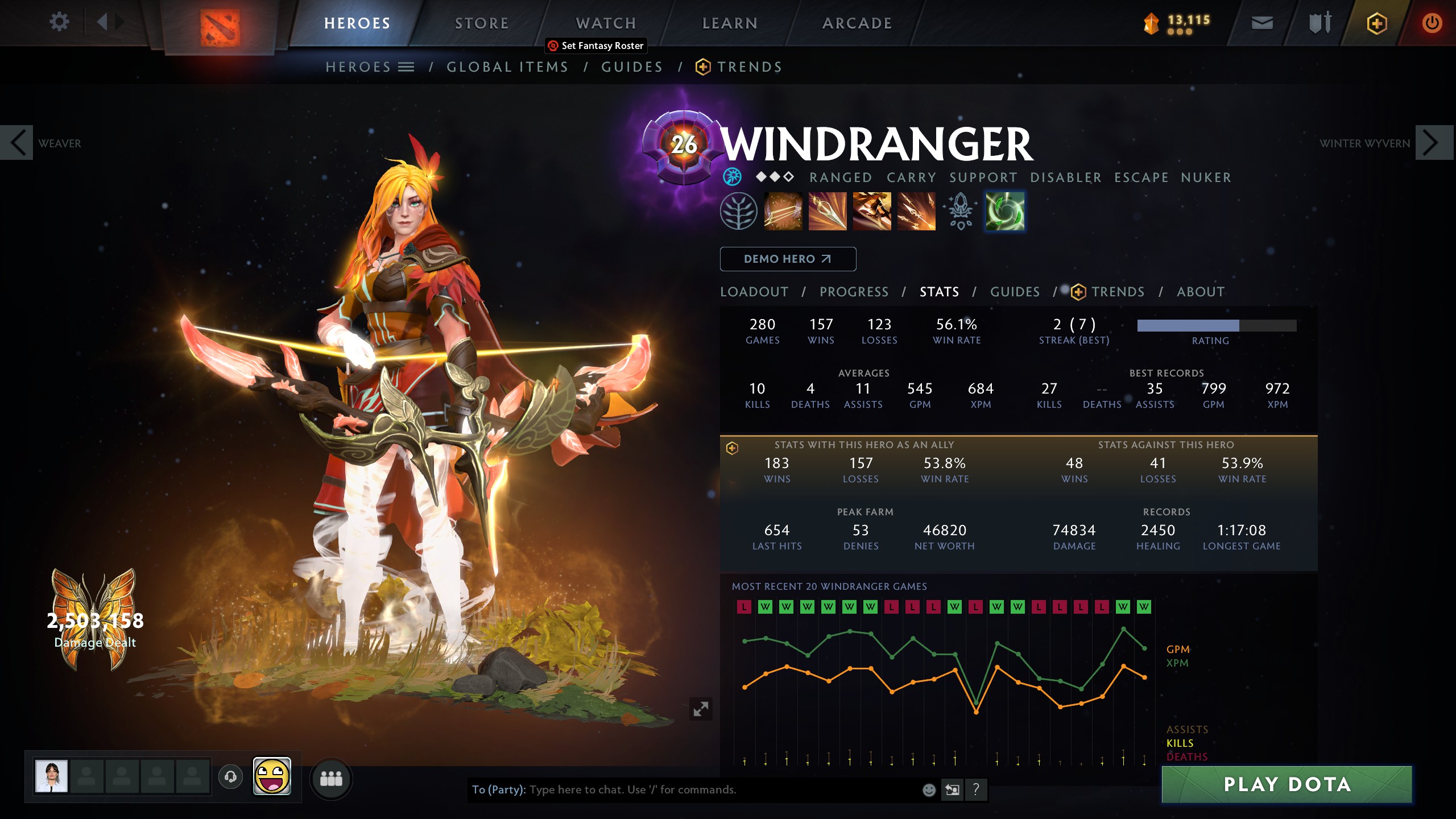1456x819 pixels.
Task: Select the Powershot ability icon
Action: [x=828, y=212]
